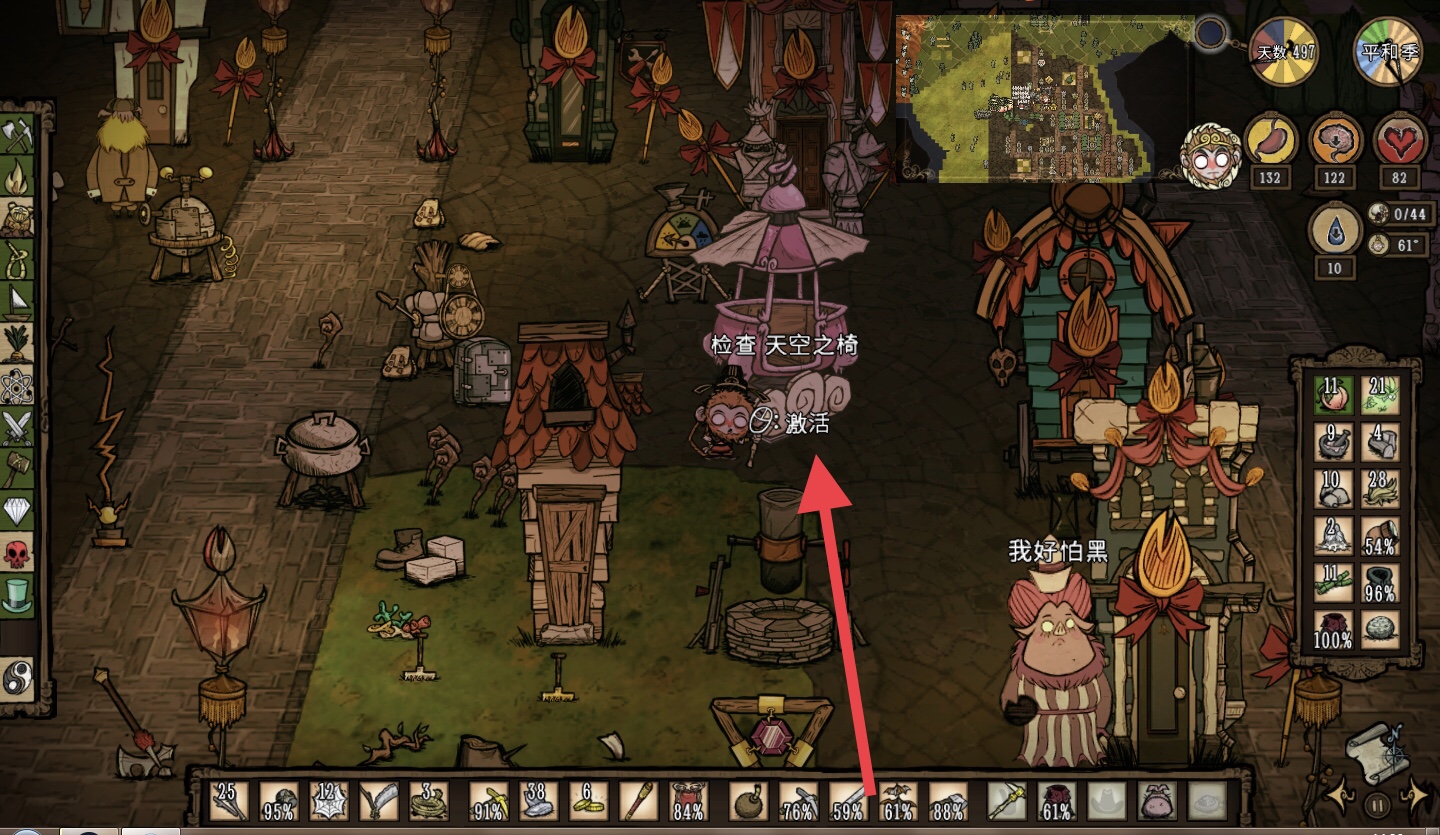1440x835 pixels.
Task: Open the Fire crafting tab
Action: pos(18,176)
